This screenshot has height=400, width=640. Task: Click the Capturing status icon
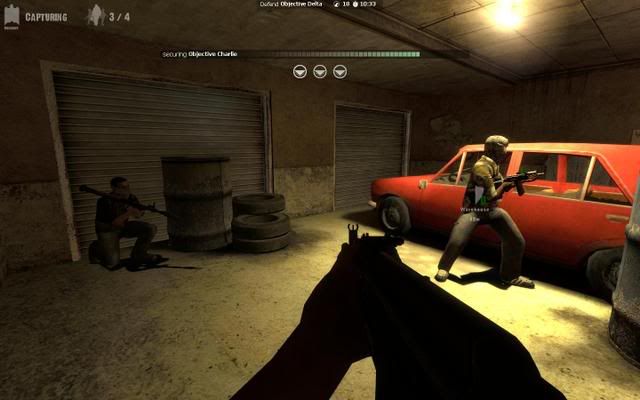pos(10,17)
